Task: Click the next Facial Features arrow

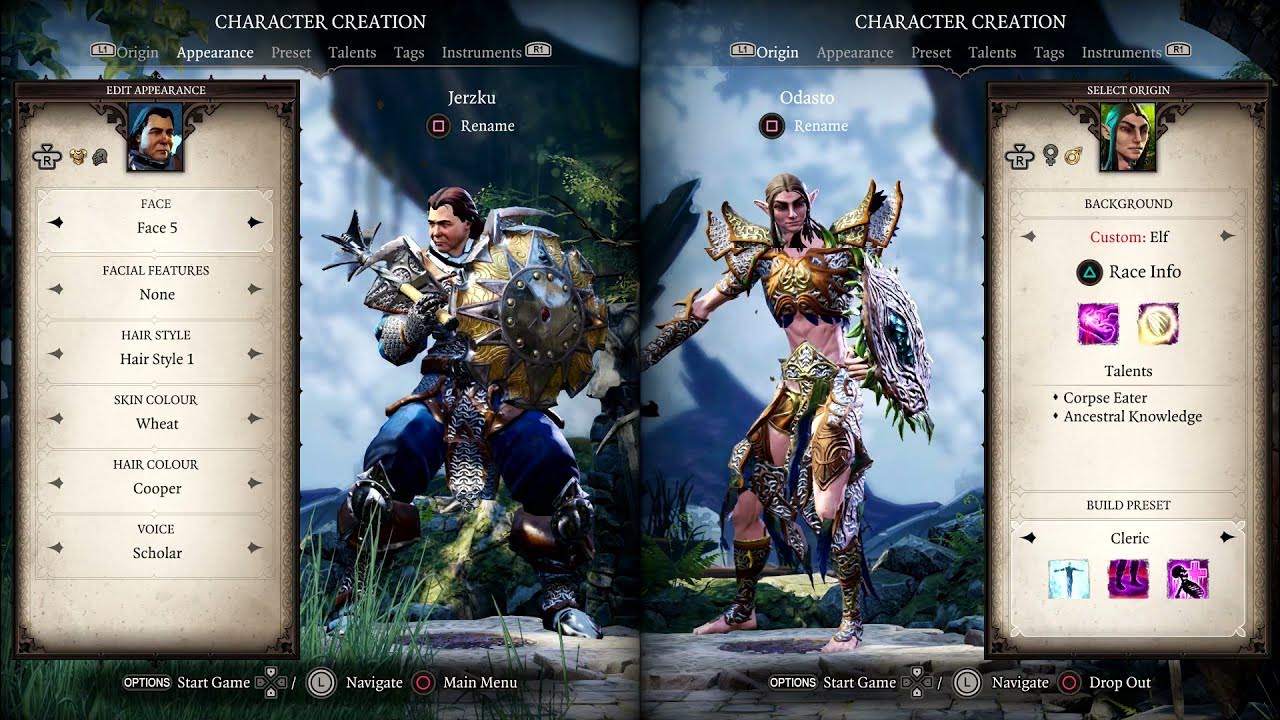Action: click(255, 289)
